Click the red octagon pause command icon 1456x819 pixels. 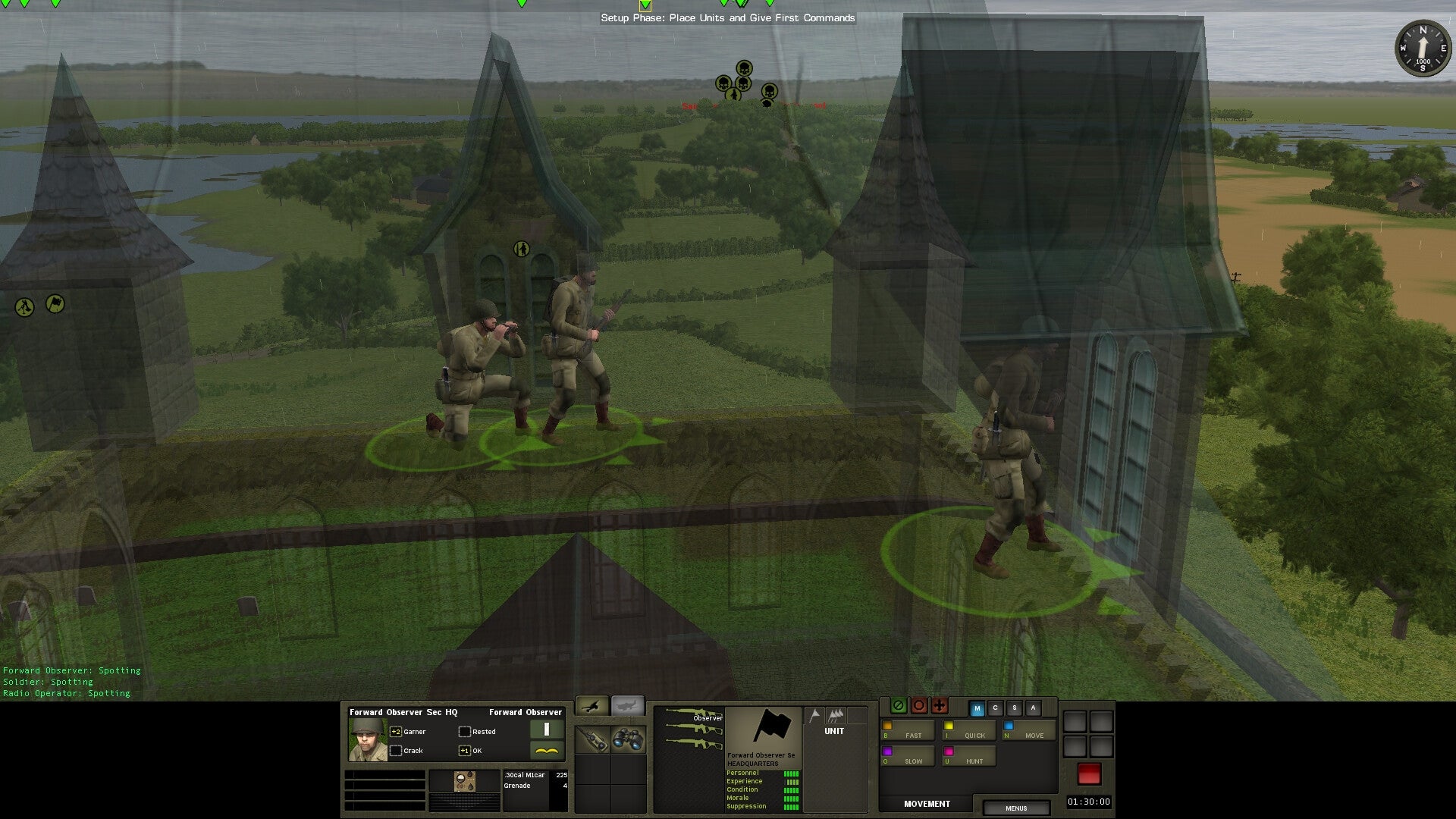click(x=919, y=706)
